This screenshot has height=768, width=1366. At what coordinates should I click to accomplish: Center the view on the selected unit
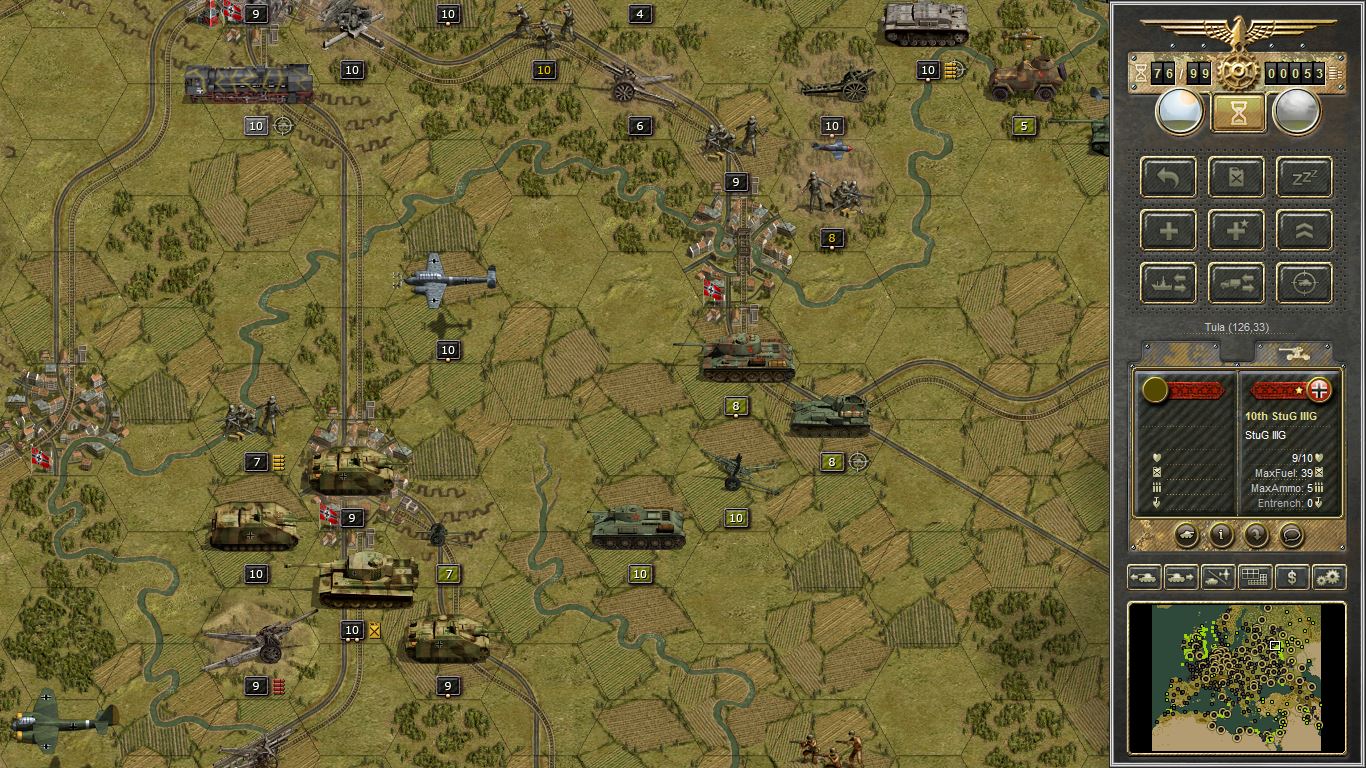tap(1302, 283)
